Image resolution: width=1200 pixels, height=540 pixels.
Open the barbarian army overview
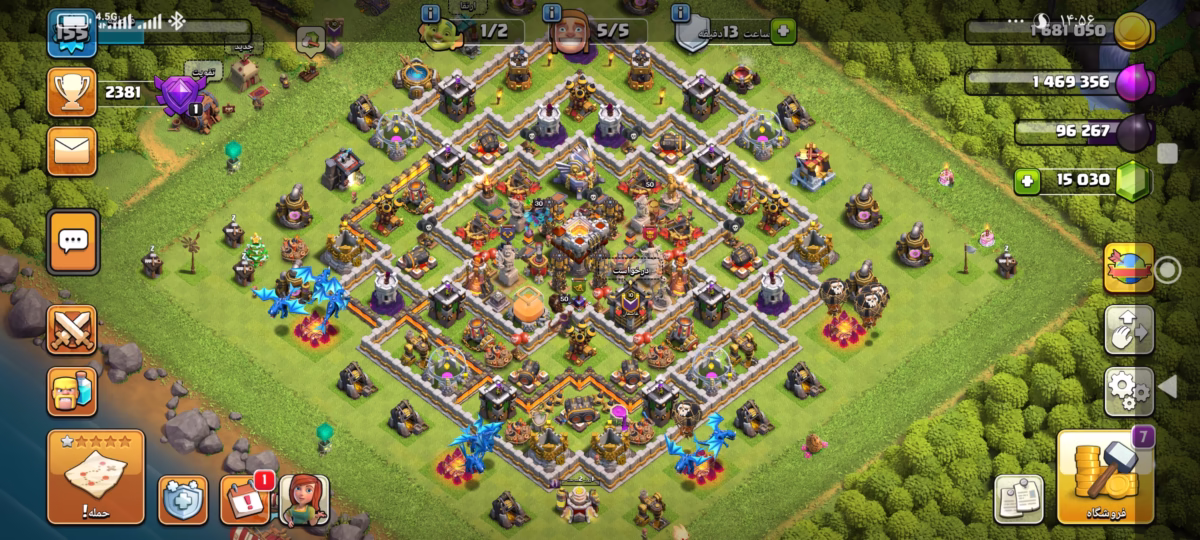72,391
